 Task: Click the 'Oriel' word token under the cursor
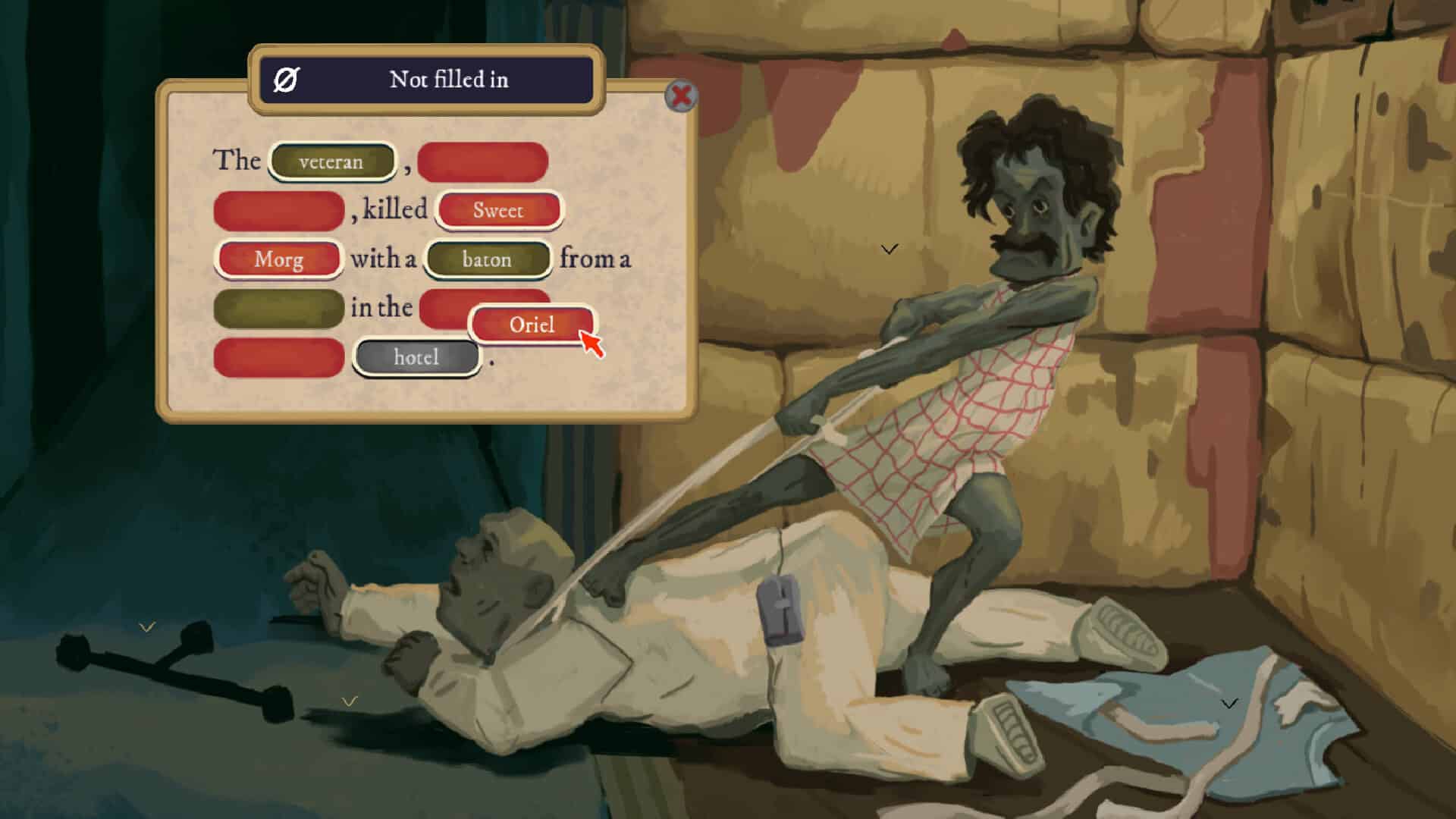click(532, 324)
